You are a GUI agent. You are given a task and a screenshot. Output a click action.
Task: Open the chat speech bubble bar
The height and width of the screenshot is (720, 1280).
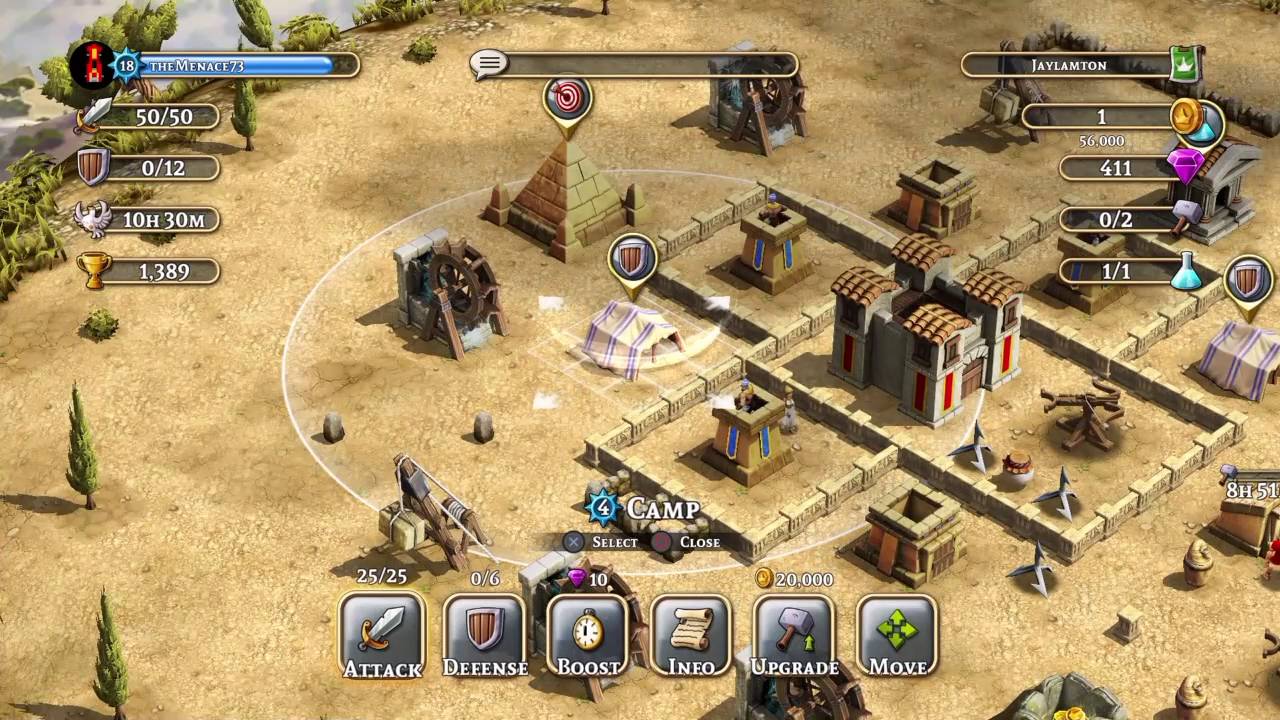pos(634,65)
